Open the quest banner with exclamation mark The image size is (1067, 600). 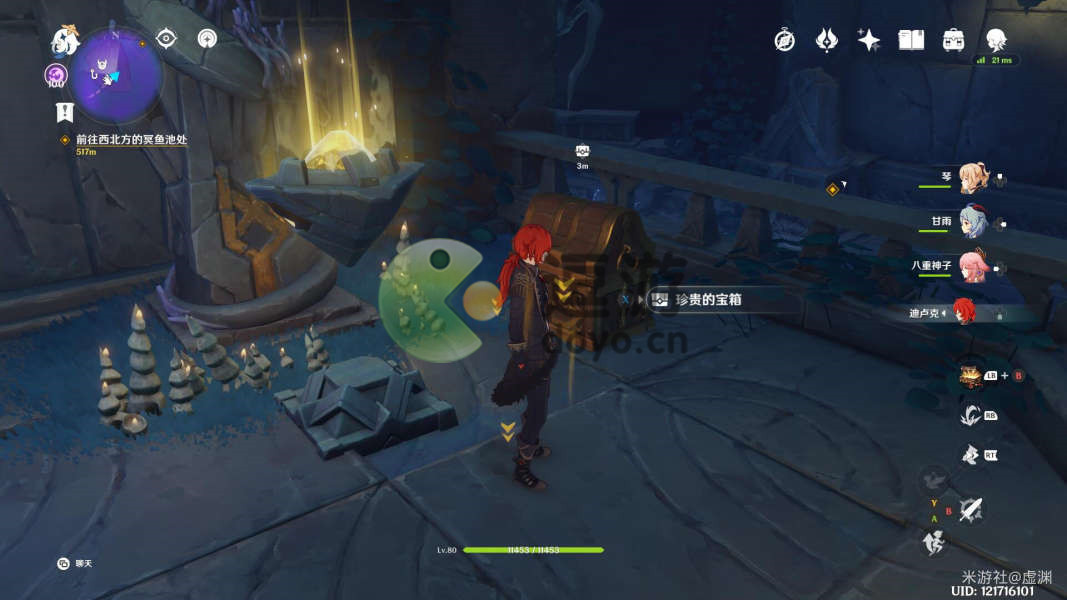click(x=64, y=111)
